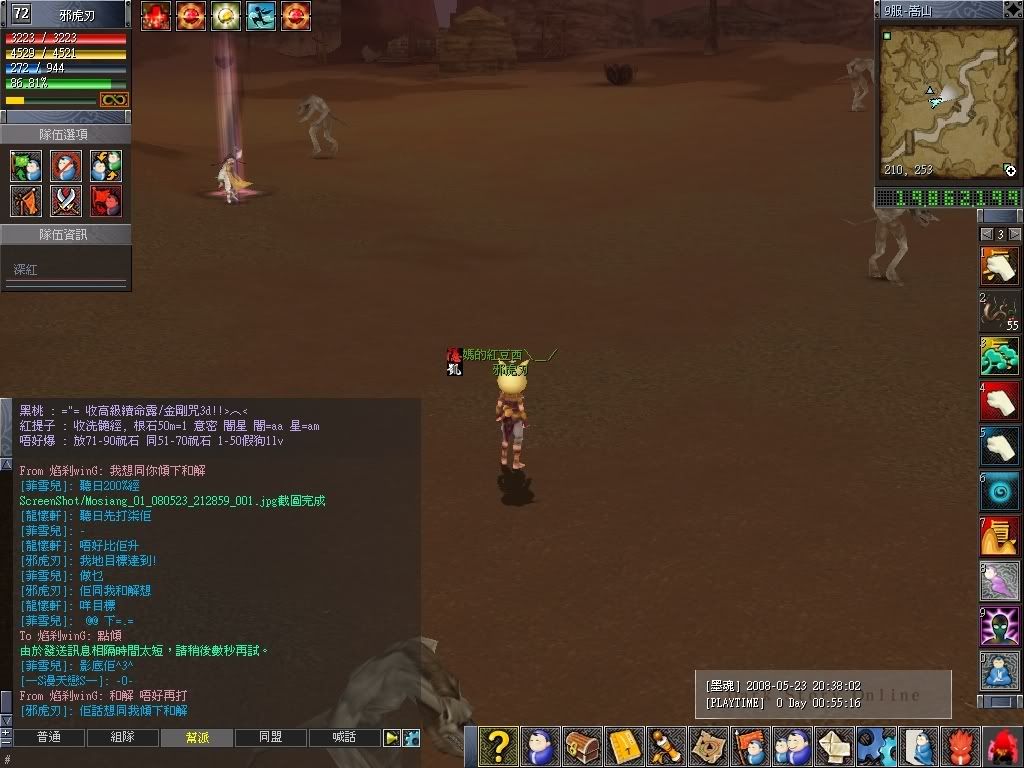Select the running figure buff icon

260,16
